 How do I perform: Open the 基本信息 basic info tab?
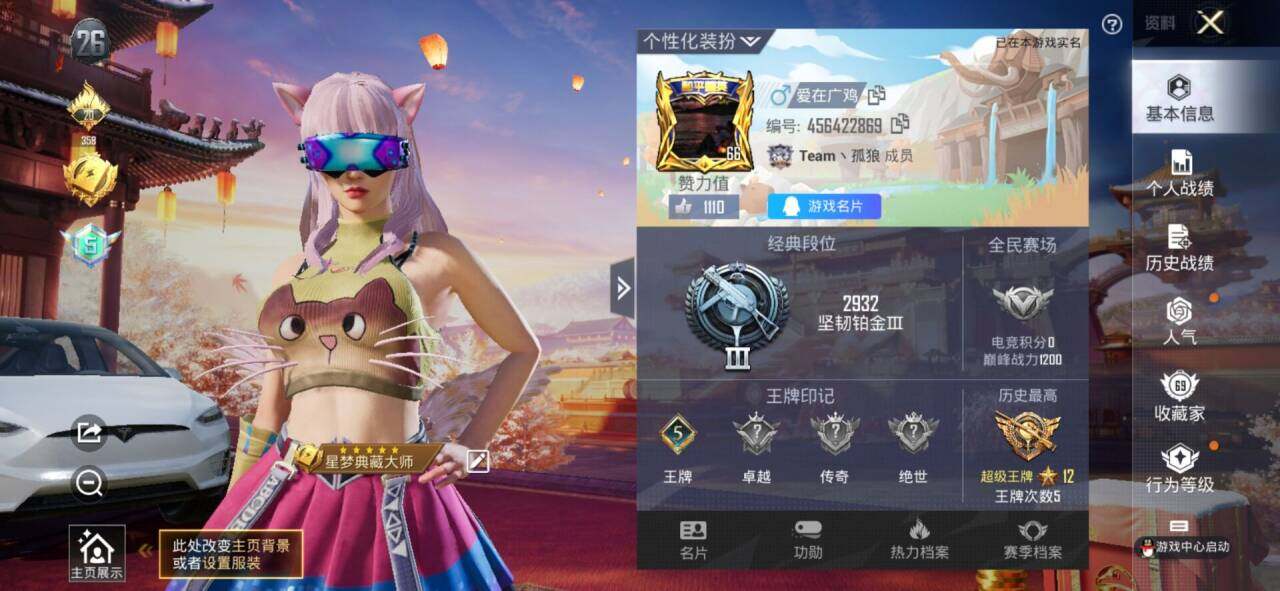click(1180, 98)
